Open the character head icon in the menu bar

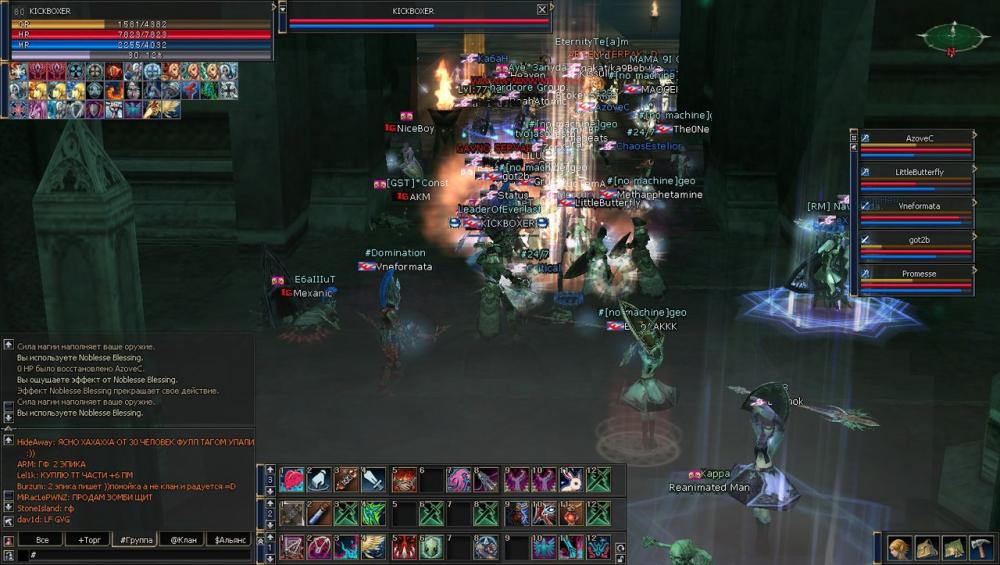pyautogui.click(x=899, y=548)
